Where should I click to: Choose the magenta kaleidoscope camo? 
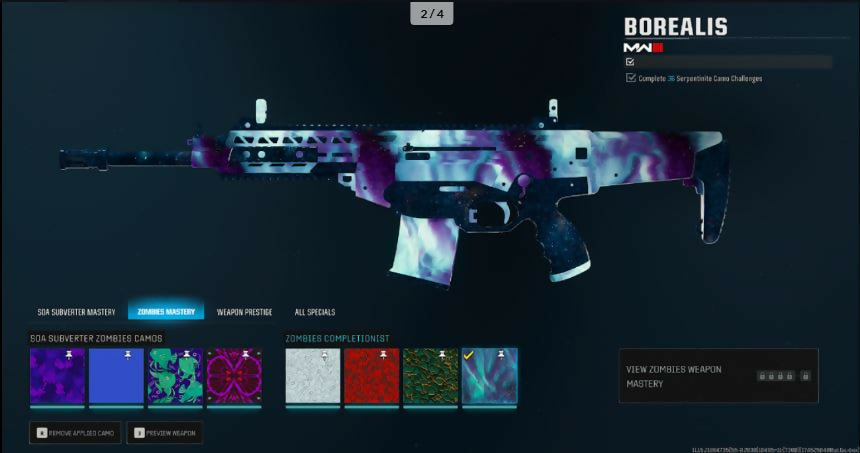tap(234, 376)
